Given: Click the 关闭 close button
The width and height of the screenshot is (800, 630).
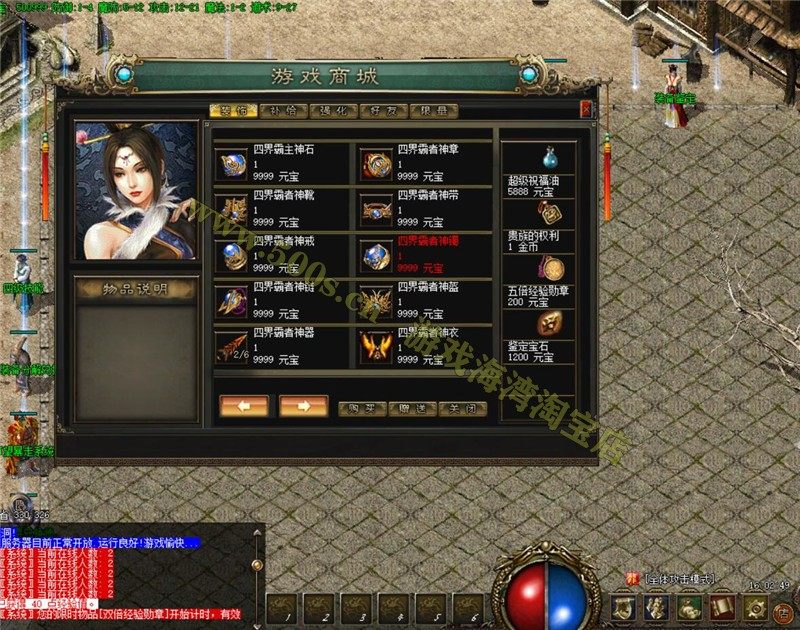Looking at the screenshot, I should (x=463, y=409).
